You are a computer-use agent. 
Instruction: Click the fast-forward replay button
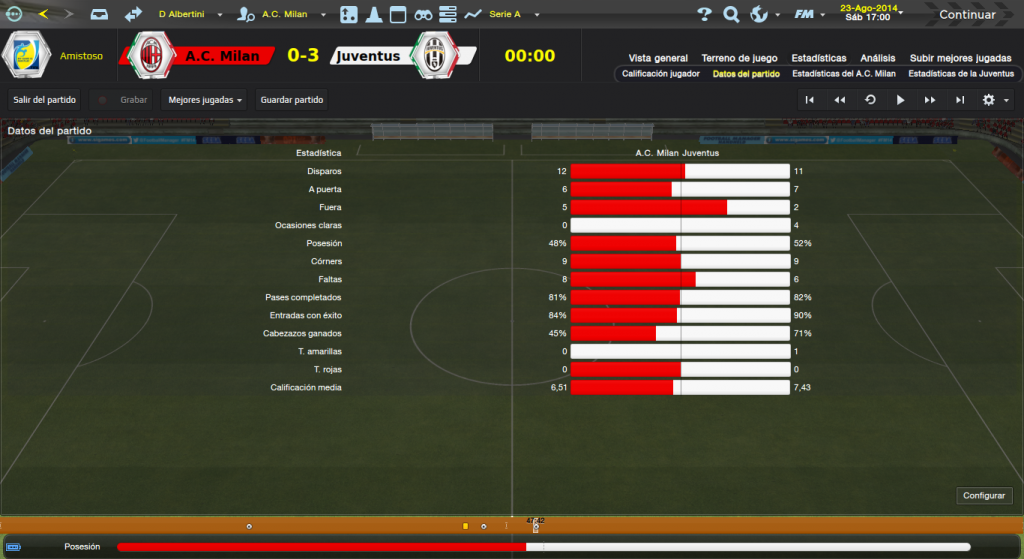(930, 100)
